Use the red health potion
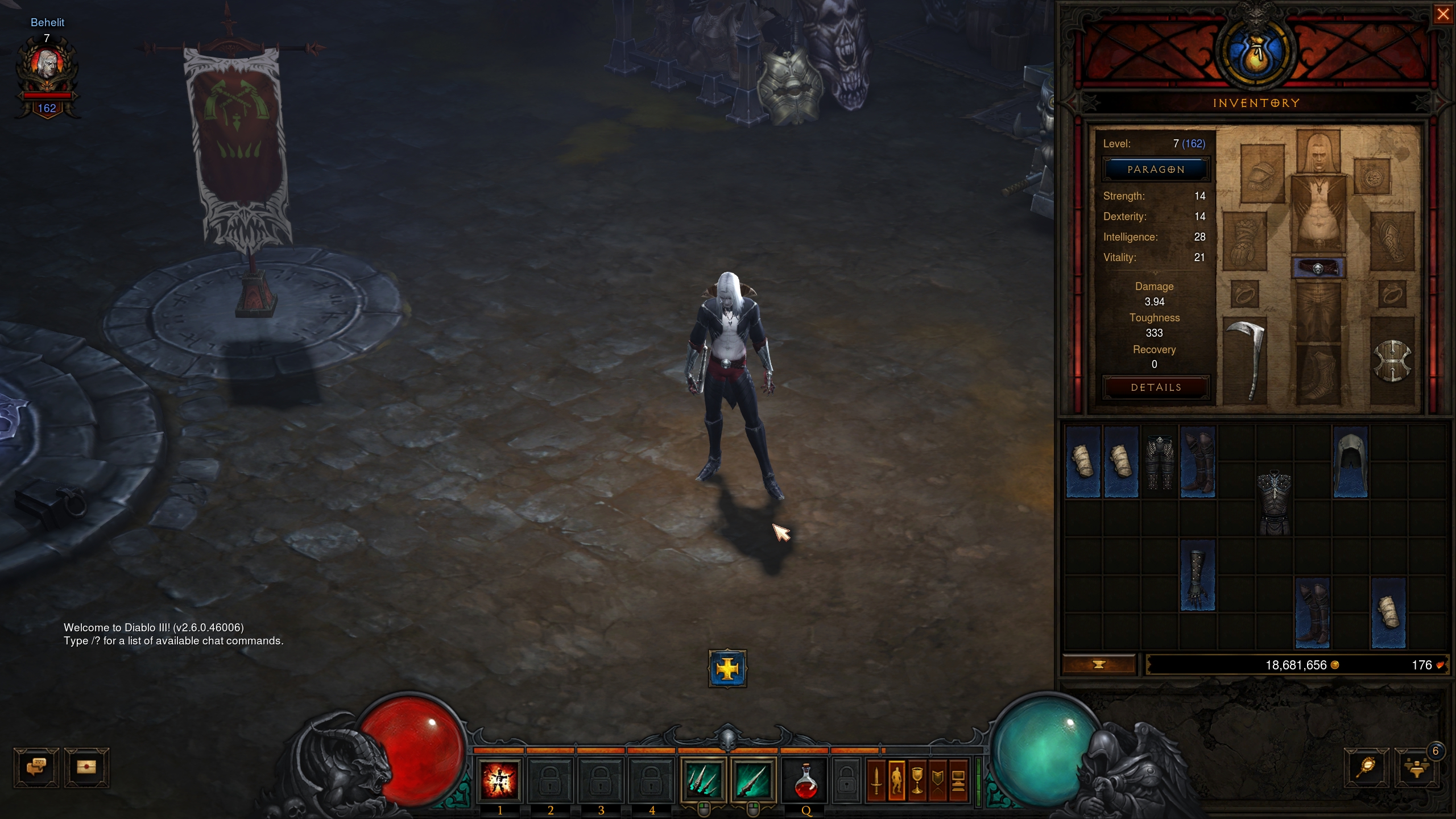Screen dimensions: 1456x819 click(x=805, y=780)
